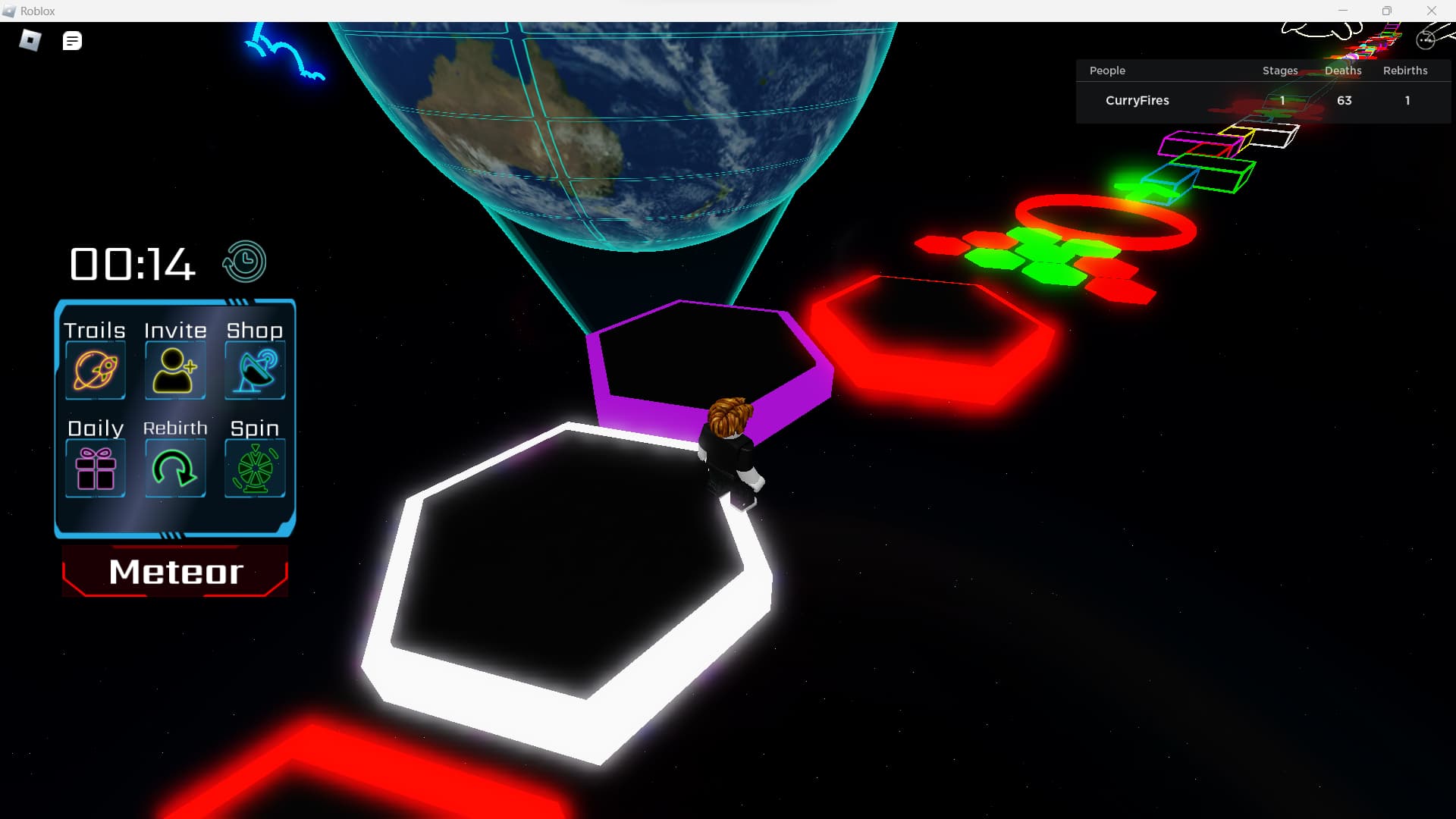Open the Spin prize wheel icon

point(255,467)
